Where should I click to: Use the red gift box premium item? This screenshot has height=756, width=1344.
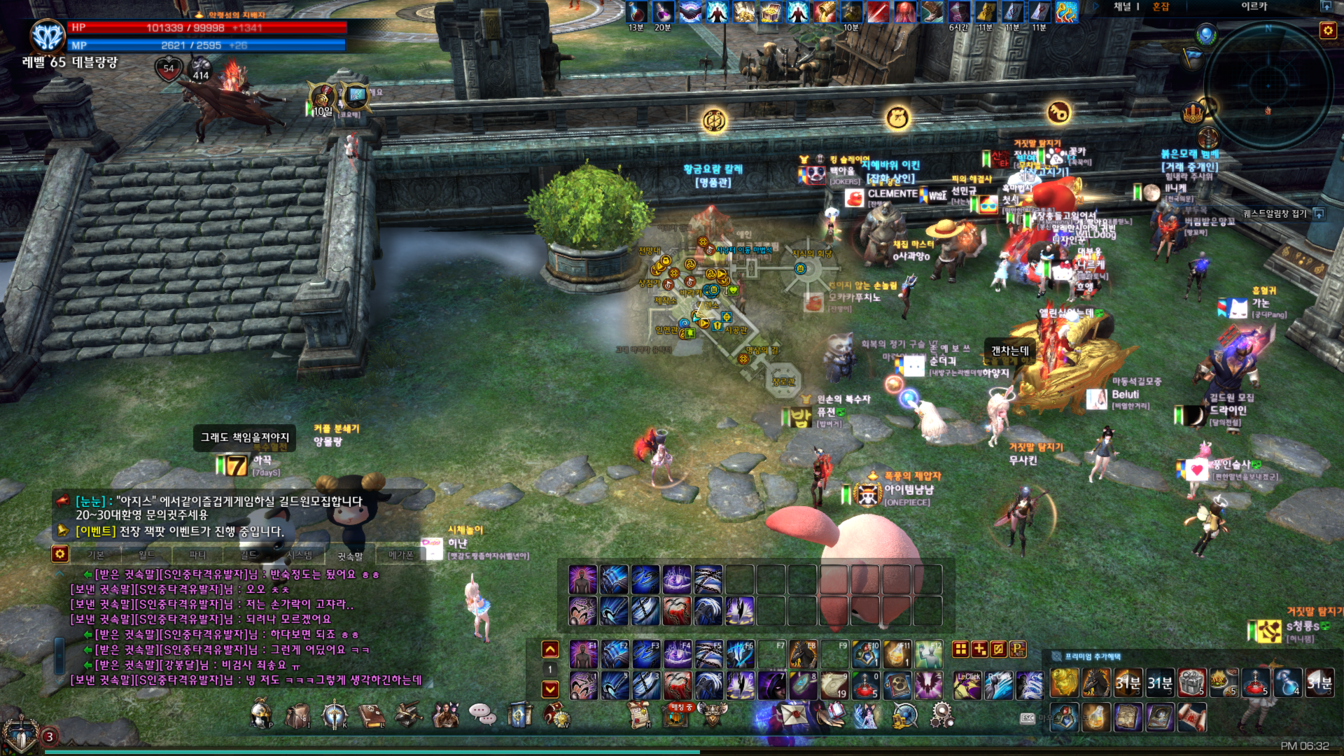[x=1191, y=683]
